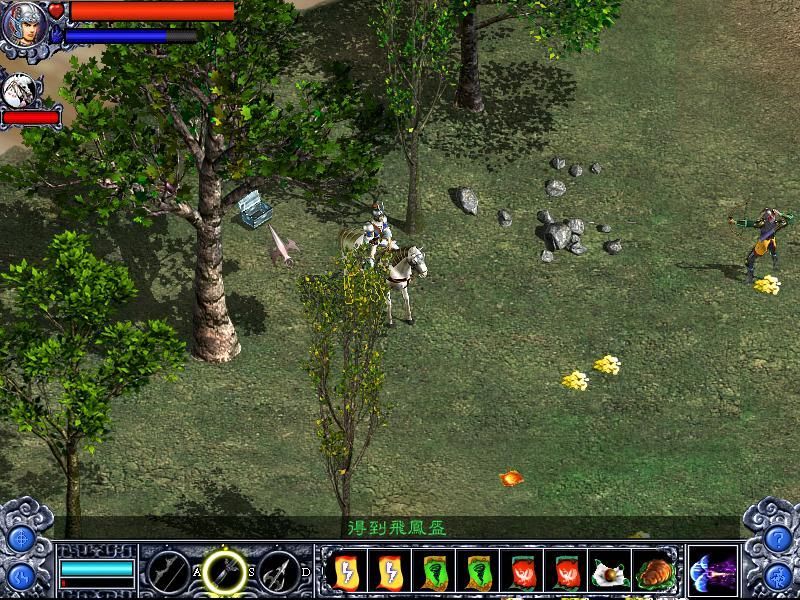Activate the purple magic skill icon
800x600 pixels.
point(713,571)
